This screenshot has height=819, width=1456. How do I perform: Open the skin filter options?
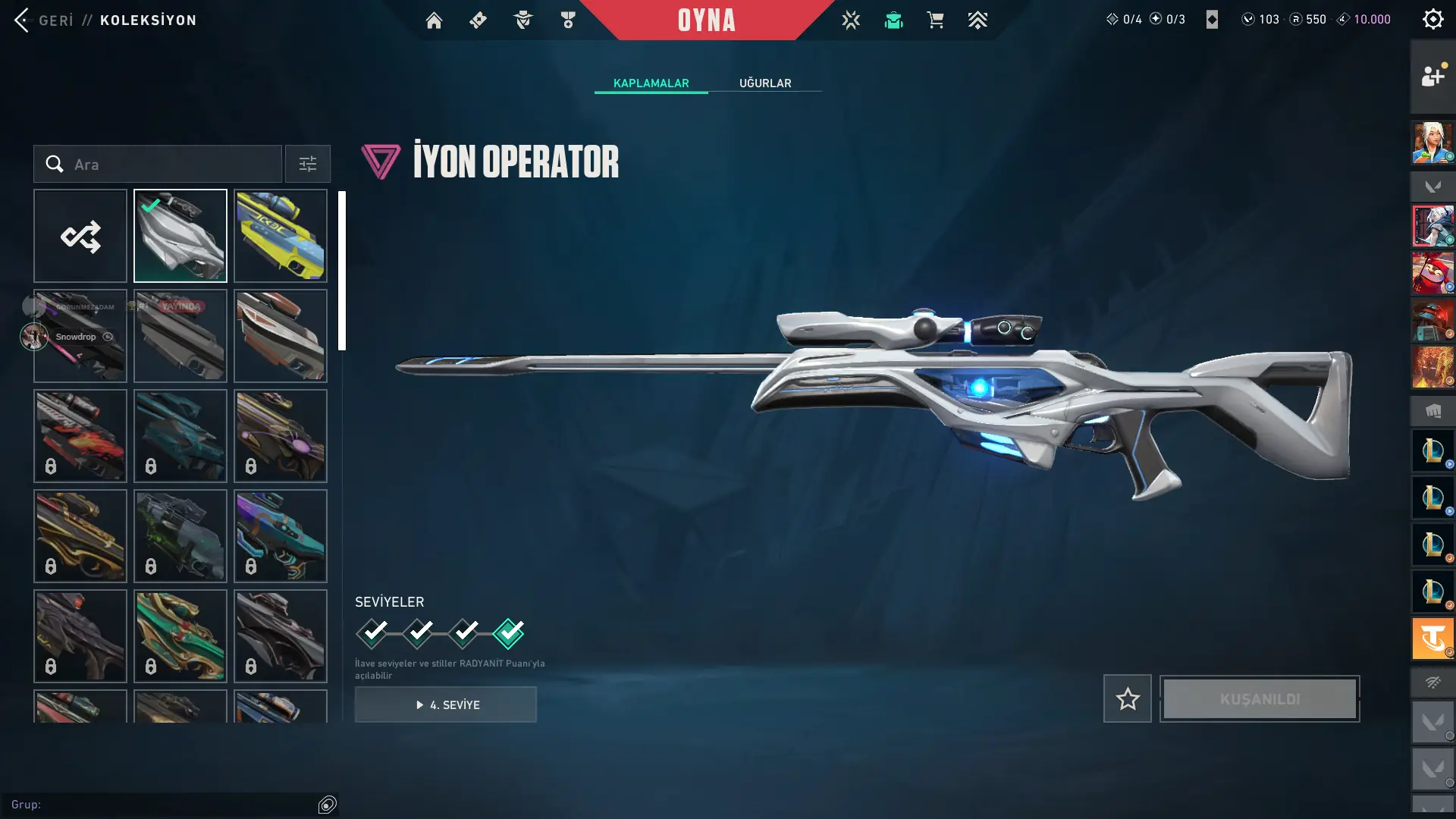tap(308, 165)
